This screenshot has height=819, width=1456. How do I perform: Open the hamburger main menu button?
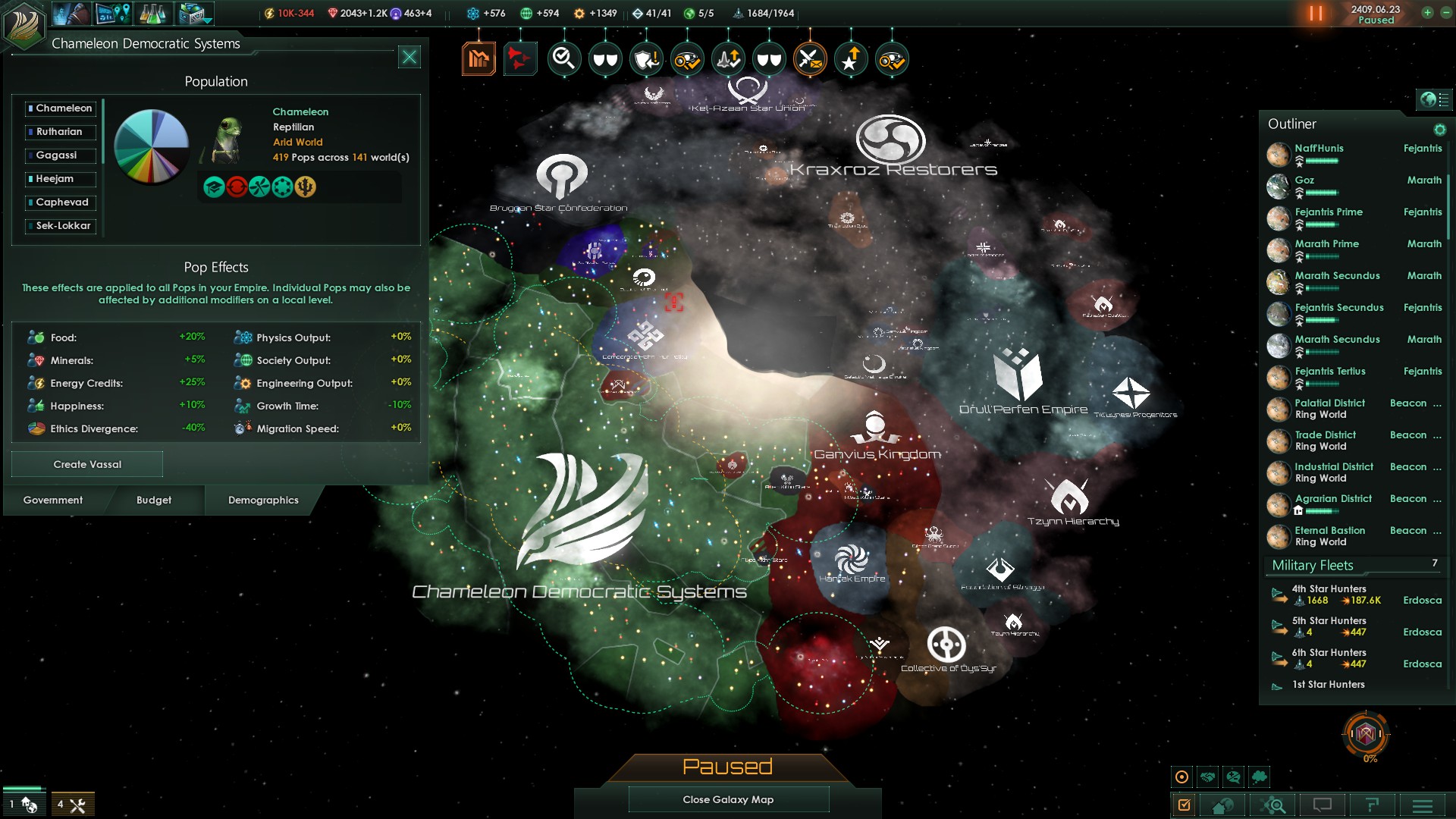(1423, 805)
